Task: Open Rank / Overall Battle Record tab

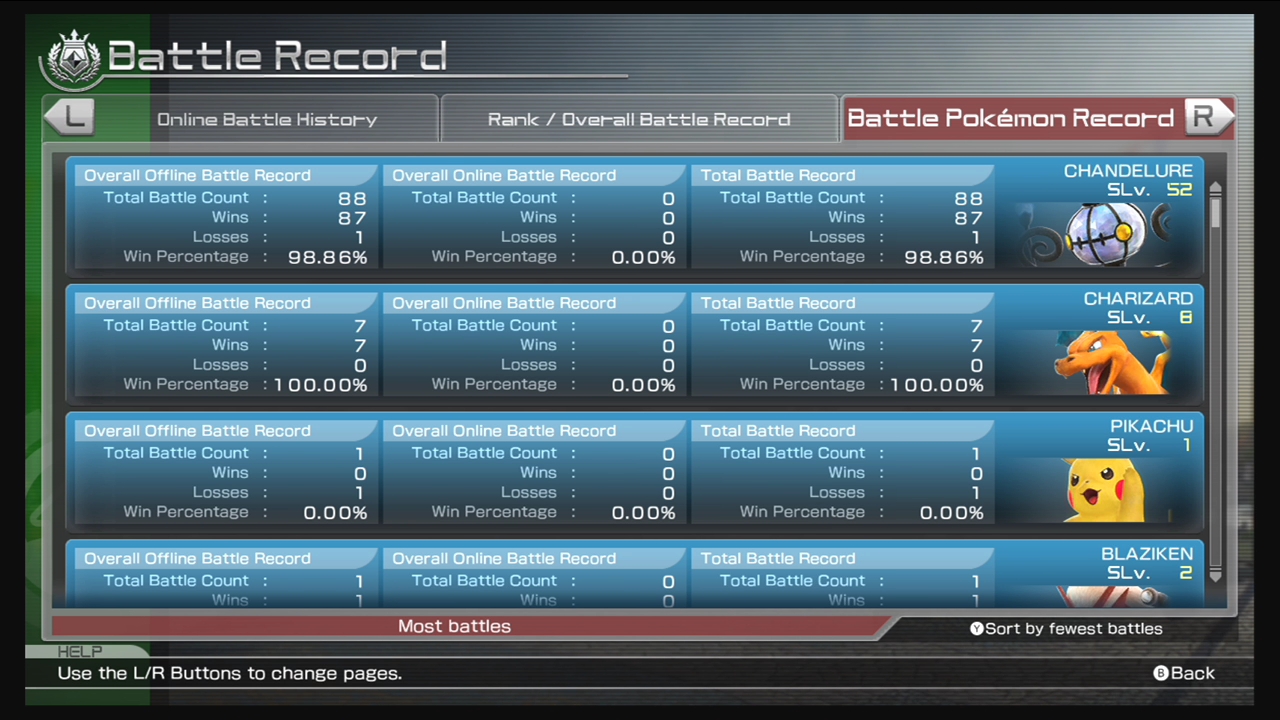Action: pyautogui.click(x=639, y=119)
